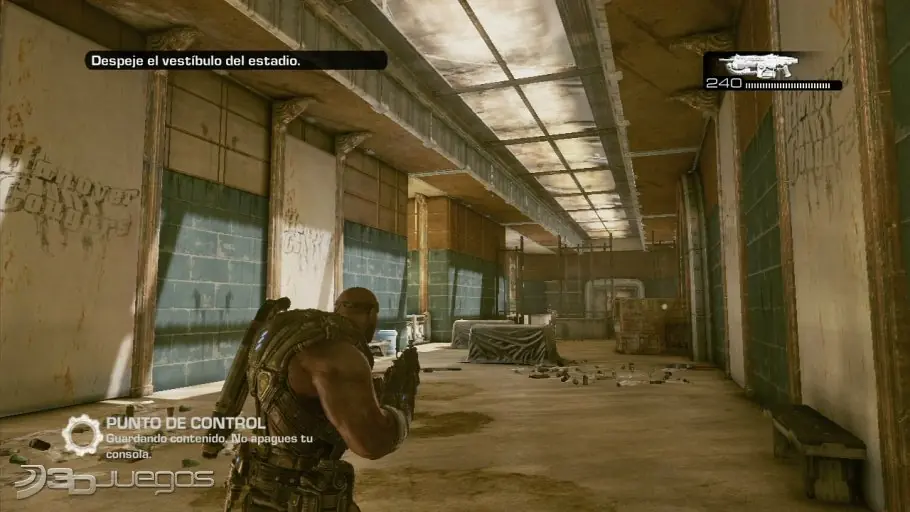
Task: Click the stadium lobby objective banner
Action: (235, 61)
